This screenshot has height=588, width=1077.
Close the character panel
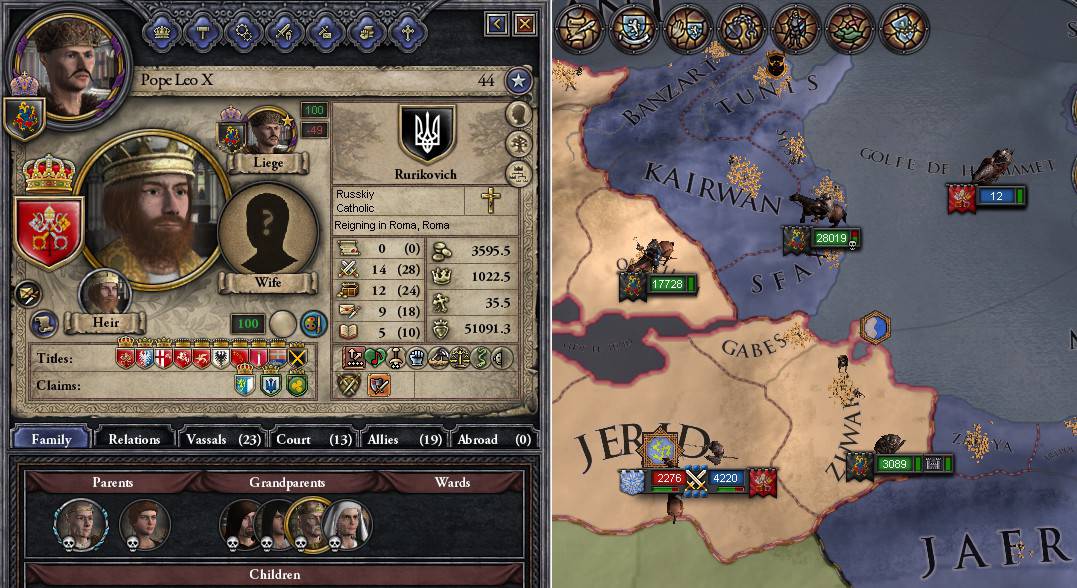tap(522, 23)
